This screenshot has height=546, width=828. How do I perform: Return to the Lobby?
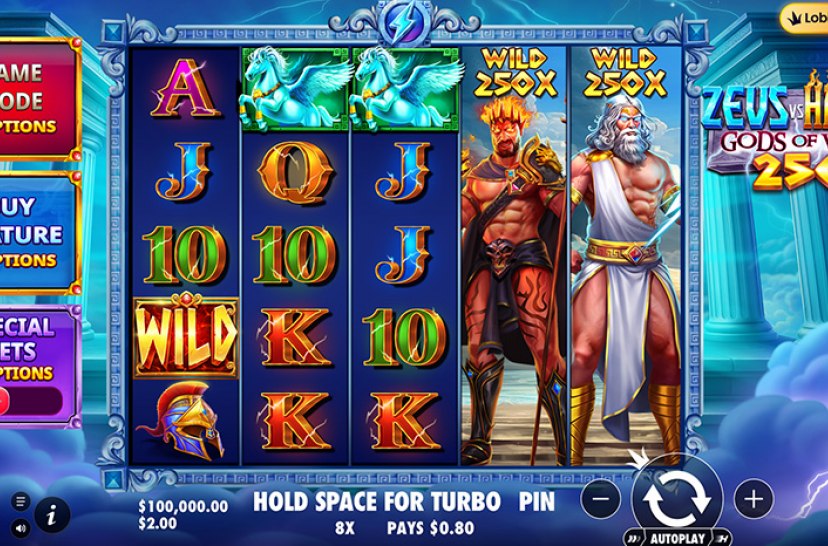click(x=806, y=18)
